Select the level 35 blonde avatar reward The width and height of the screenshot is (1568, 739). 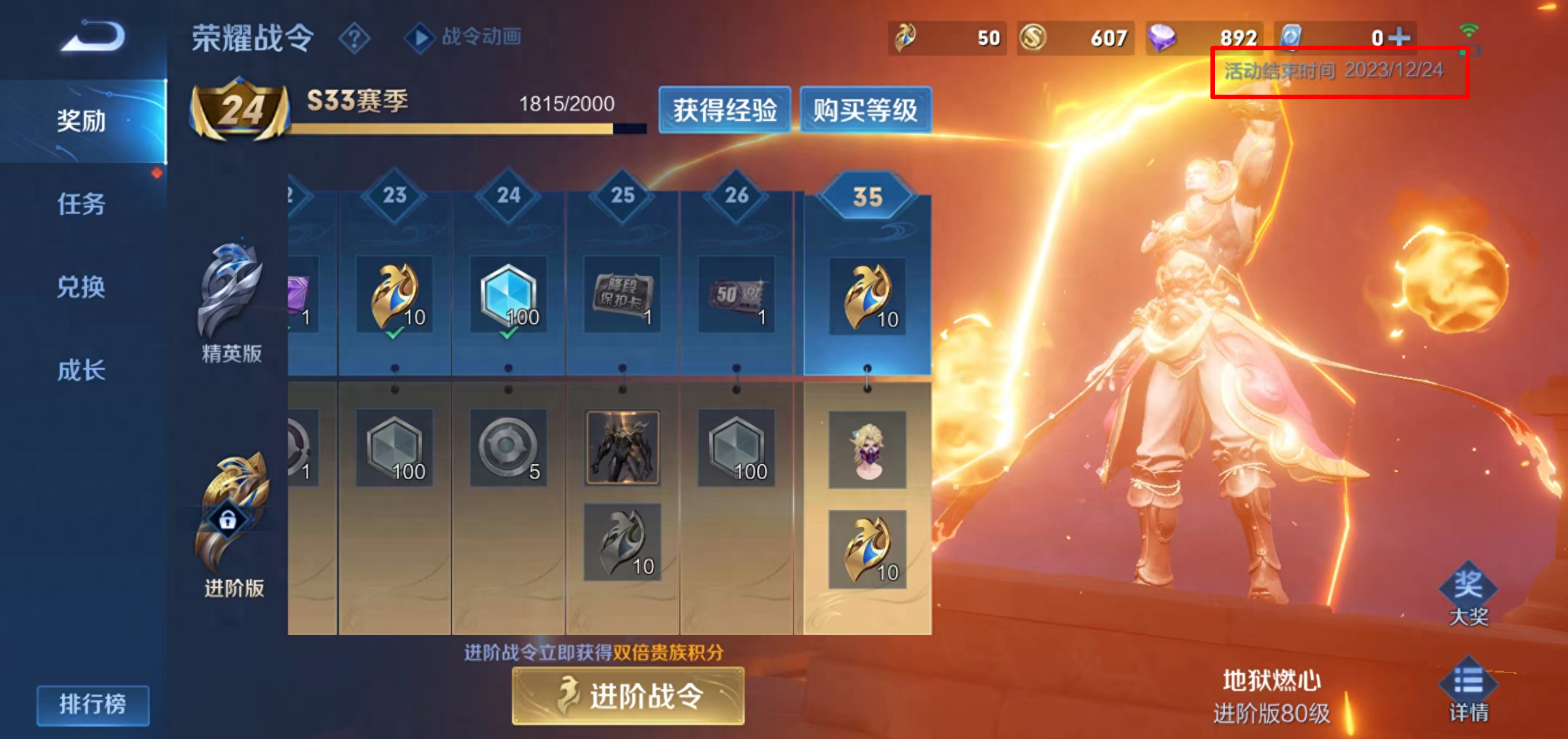[x=867, y=450]
